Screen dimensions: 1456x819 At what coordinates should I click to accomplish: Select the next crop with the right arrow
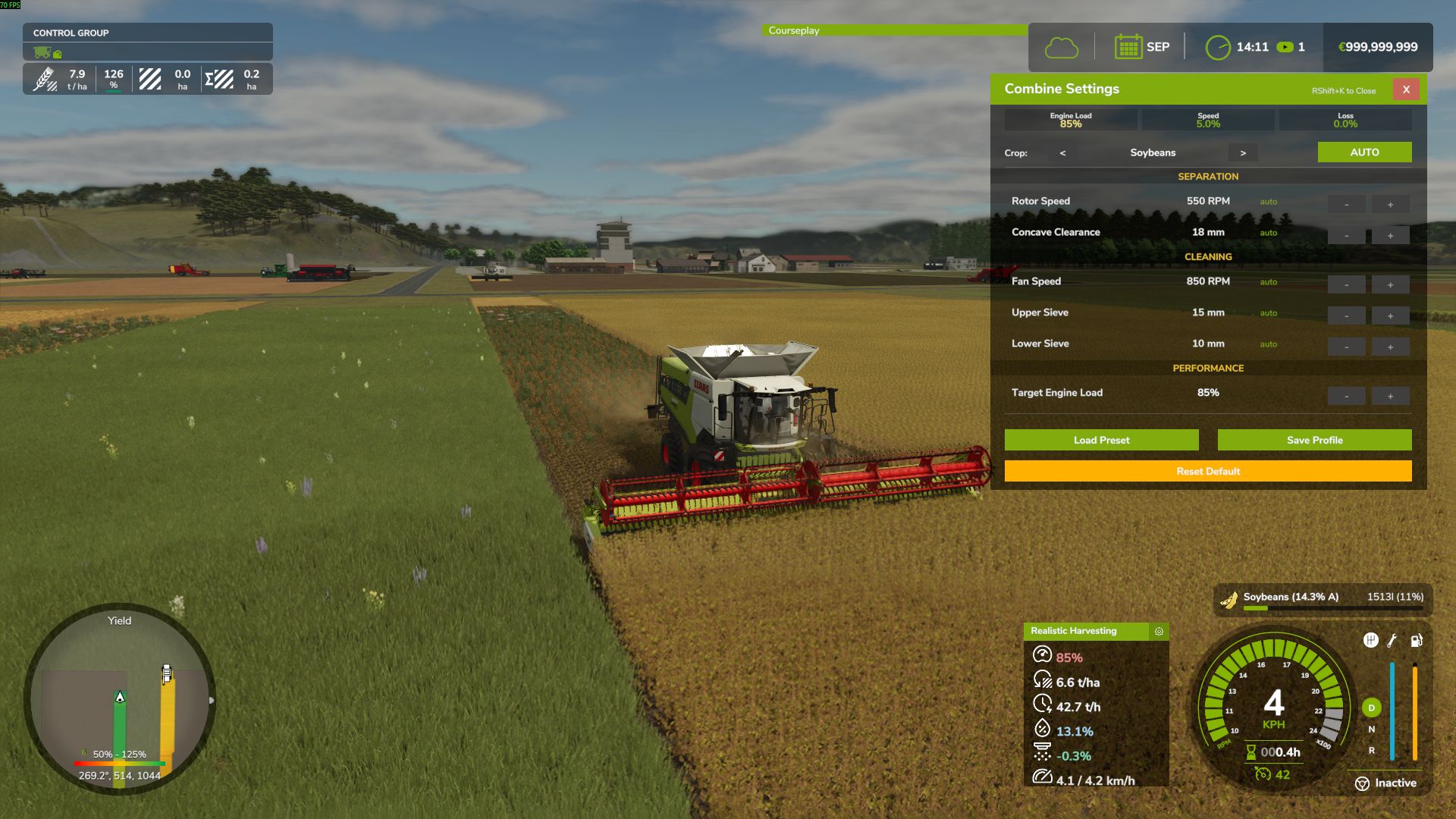[x=1243, y=152]
